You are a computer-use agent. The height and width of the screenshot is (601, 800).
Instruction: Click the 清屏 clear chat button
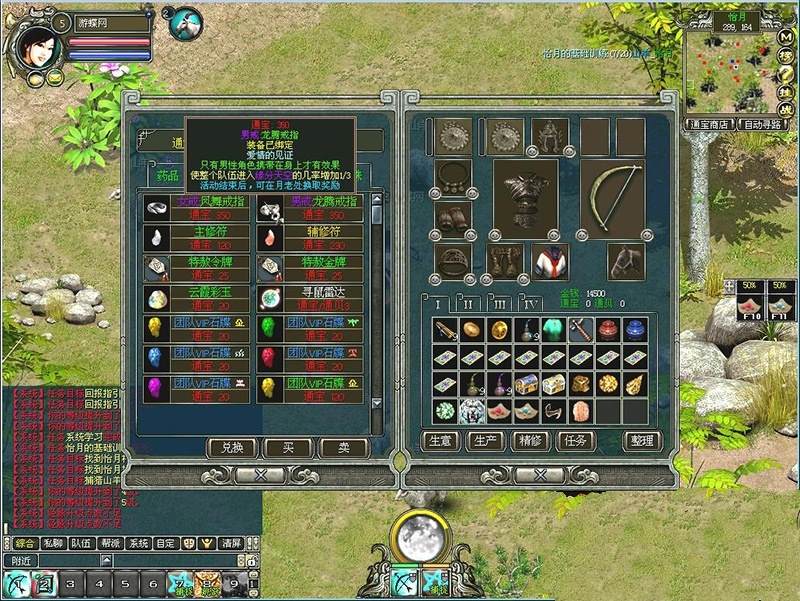[x=231, y=543]
